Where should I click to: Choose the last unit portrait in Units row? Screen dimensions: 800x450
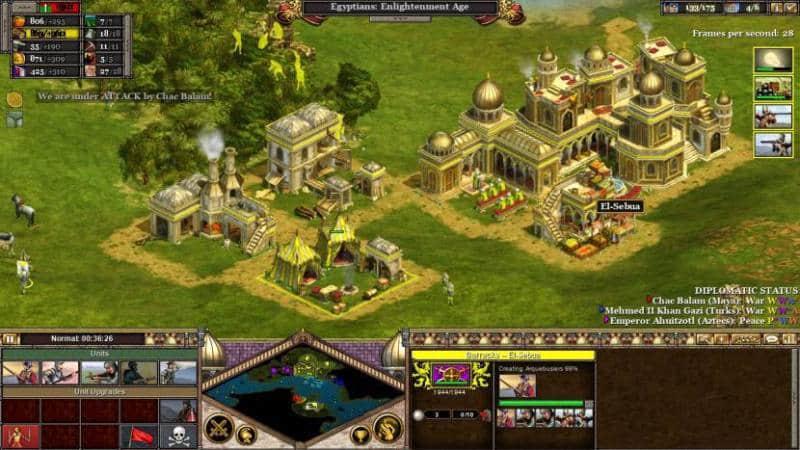click(x=178, y=373)
